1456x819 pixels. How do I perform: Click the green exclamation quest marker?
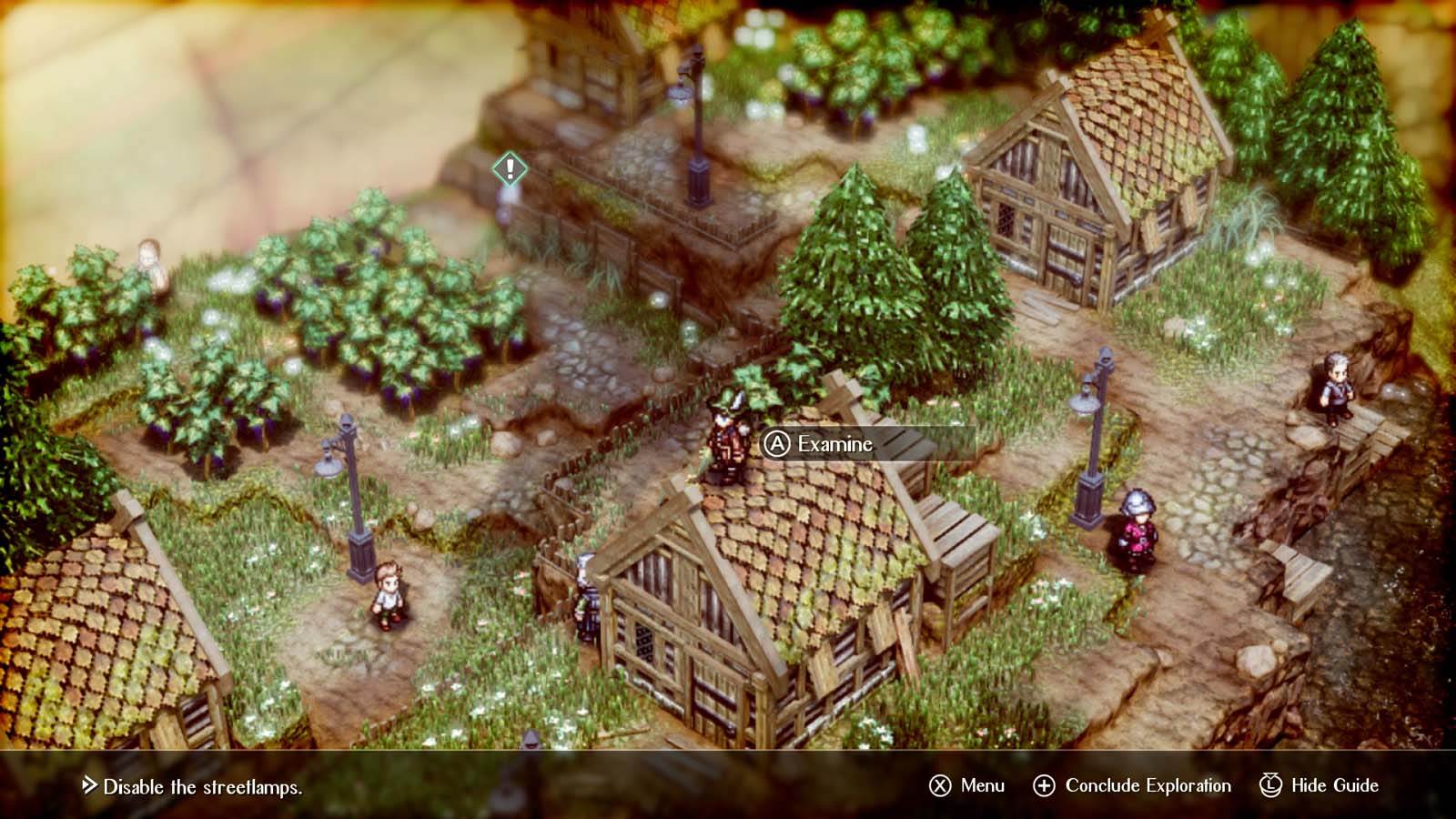click(x=509, y=169)
